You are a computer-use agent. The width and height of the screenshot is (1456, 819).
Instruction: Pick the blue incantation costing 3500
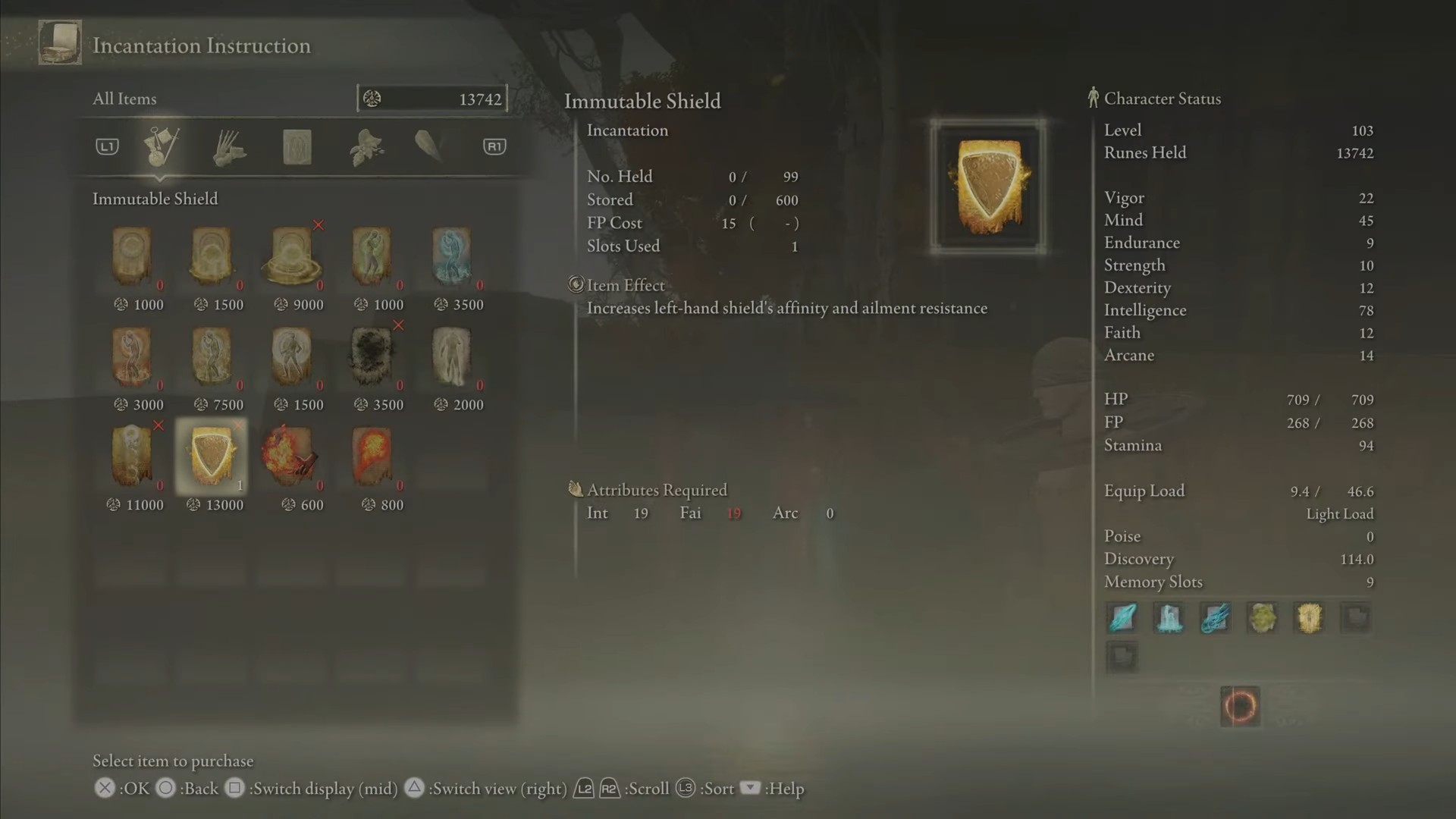[452, 256]
